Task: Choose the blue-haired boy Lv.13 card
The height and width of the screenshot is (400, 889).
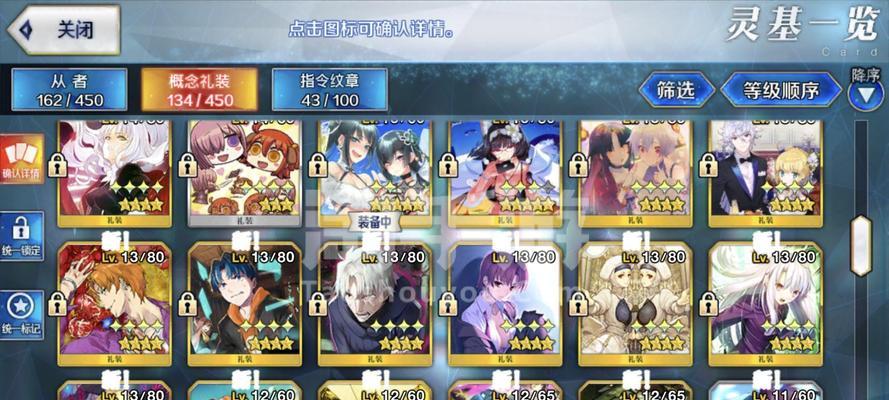Action: tap(244, 298)
